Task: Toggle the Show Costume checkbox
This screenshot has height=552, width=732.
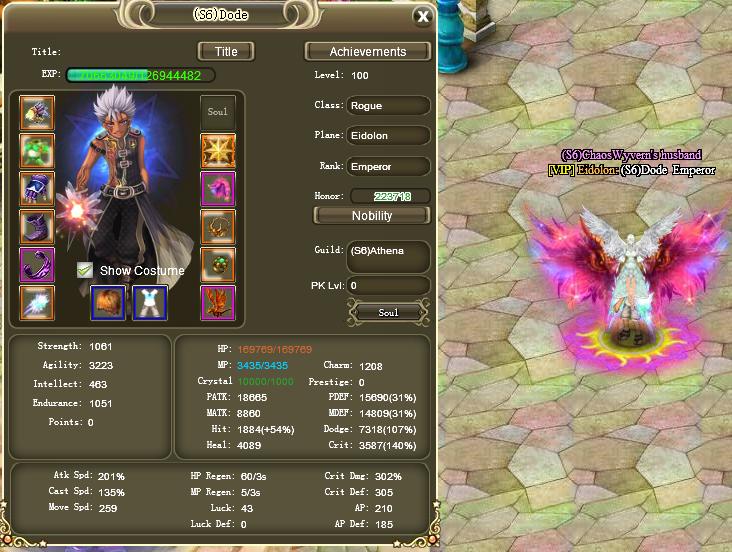Action: 86,270
